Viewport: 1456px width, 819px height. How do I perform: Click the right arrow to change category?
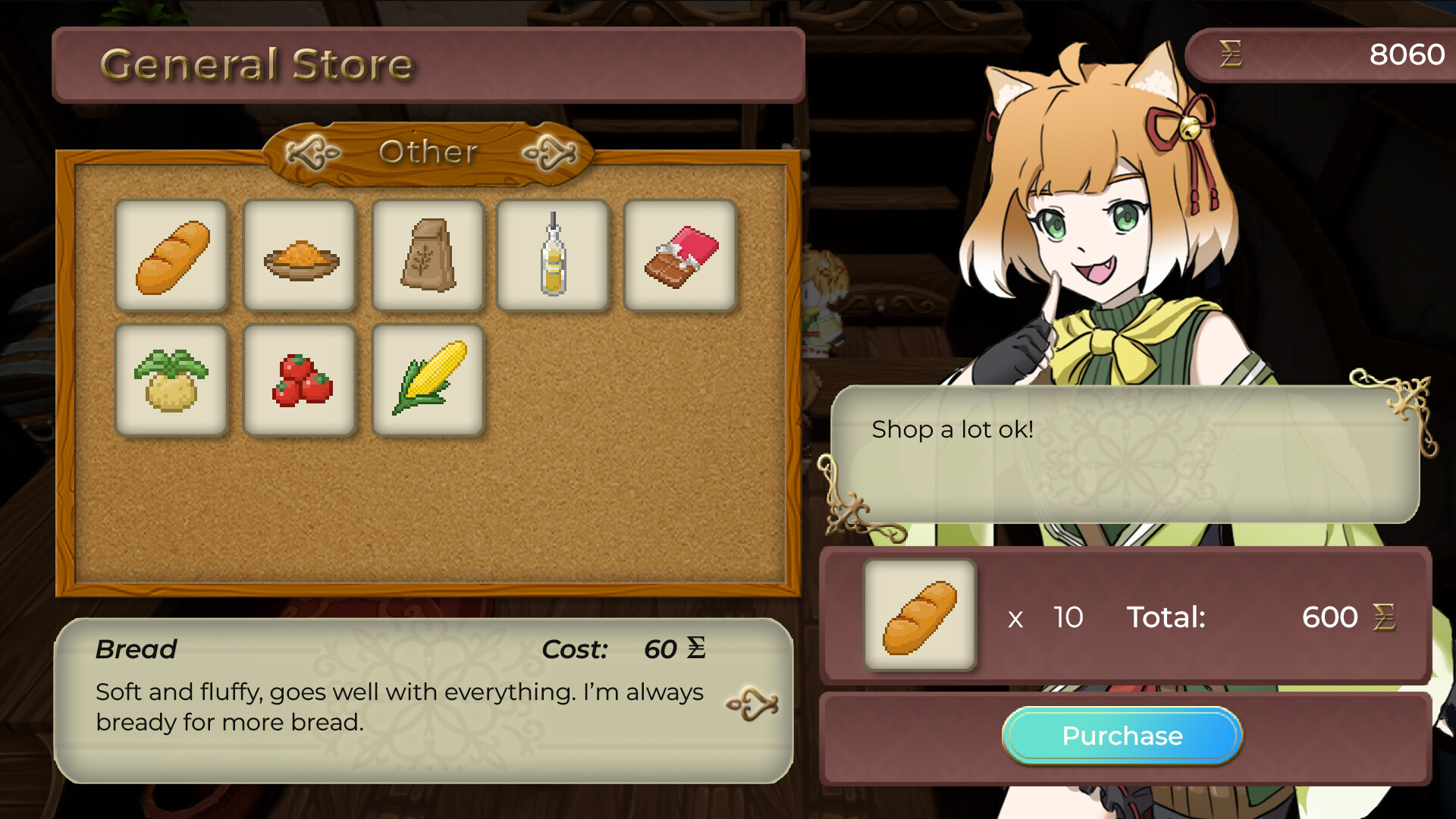[x=548, y=152]
